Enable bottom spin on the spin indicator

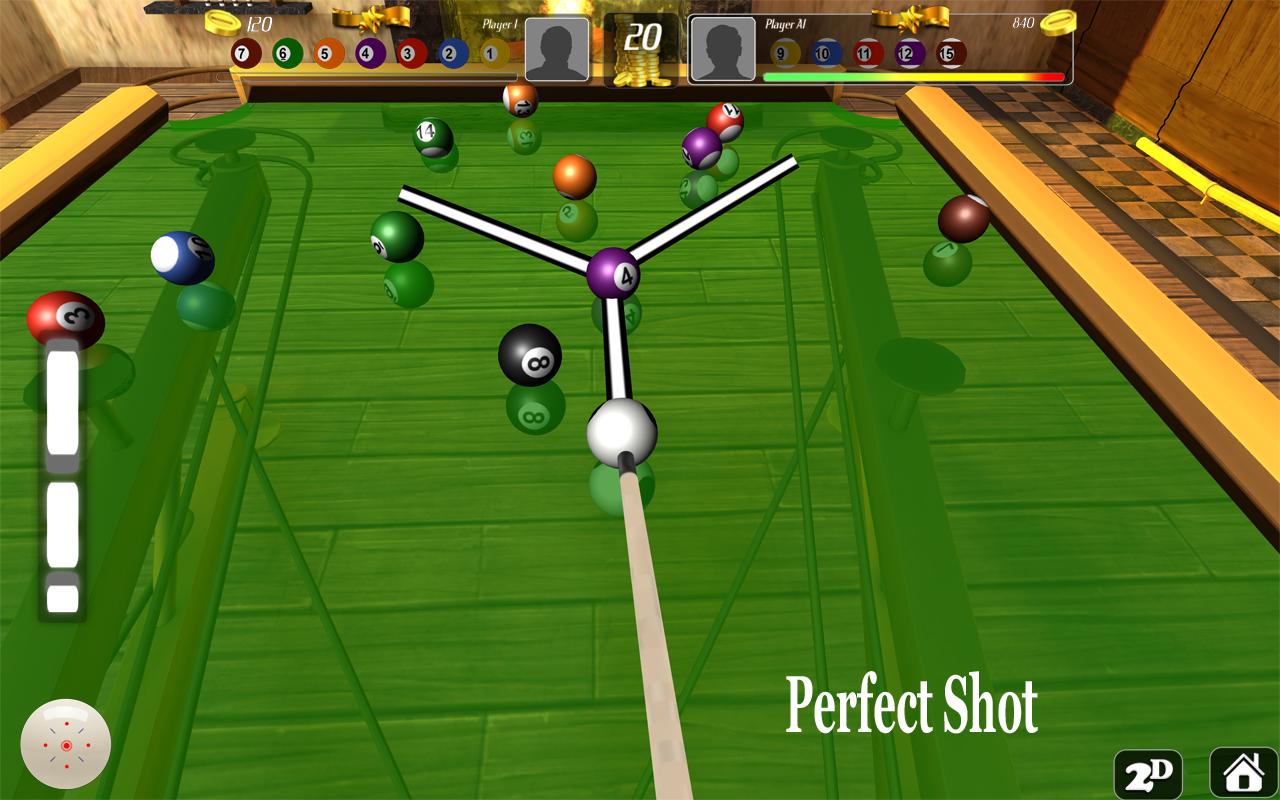coord(67,766)
